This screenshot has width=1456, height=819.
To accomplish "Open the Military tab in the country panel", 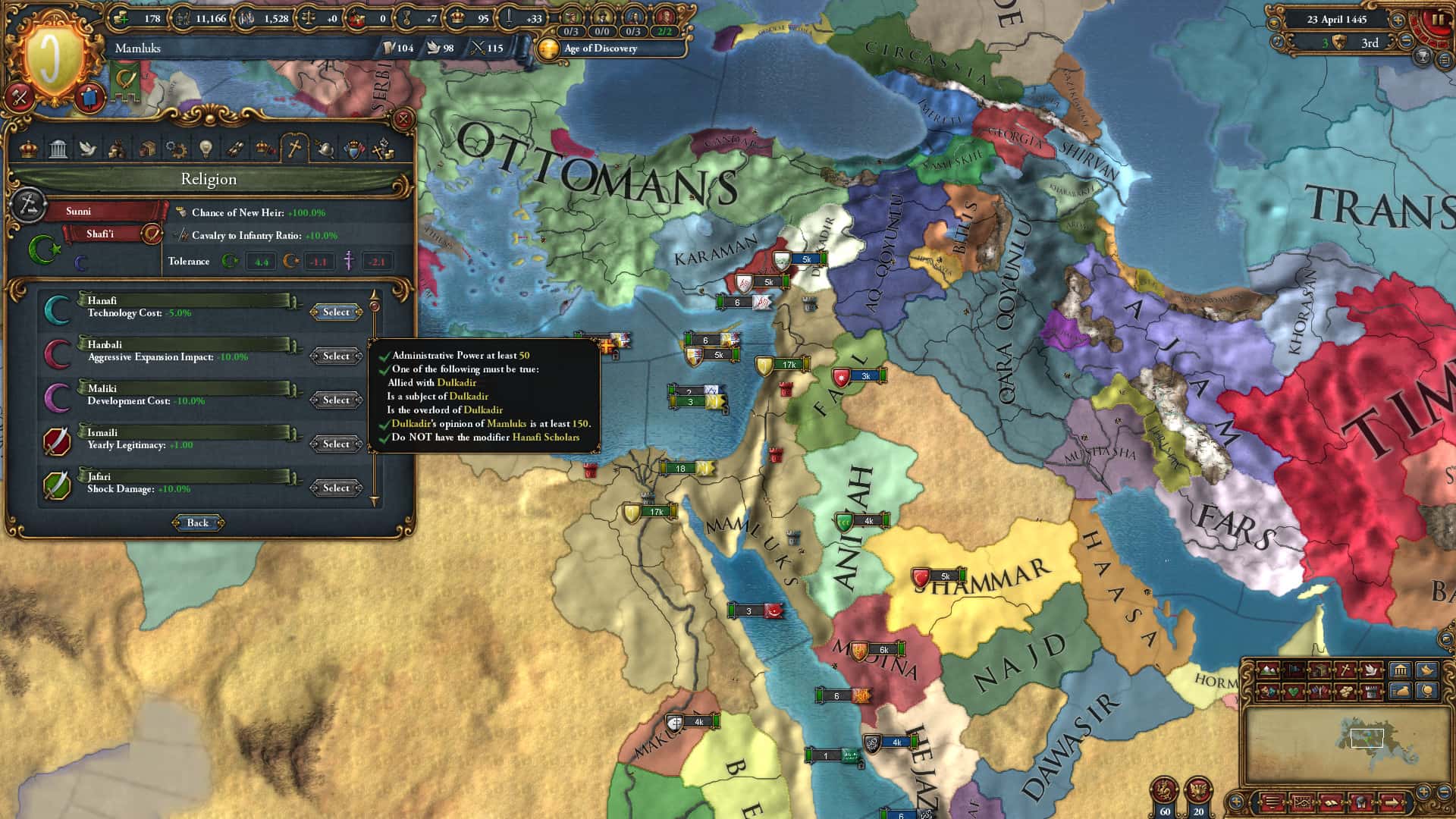I will click(325, 149).
